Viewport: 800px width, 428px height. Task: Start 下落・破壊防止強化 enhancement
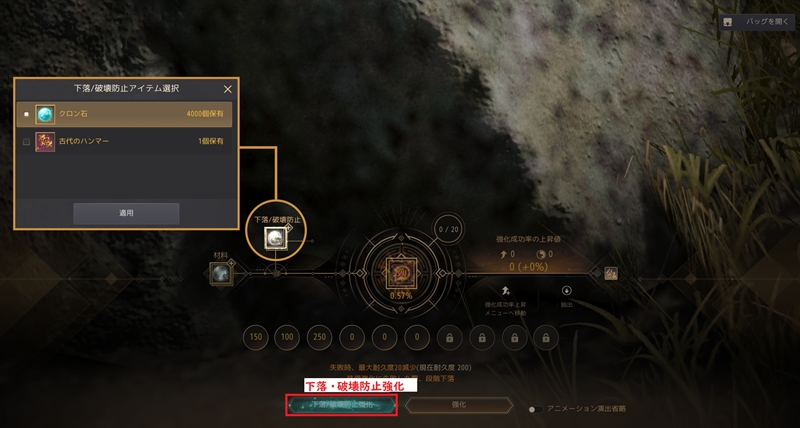click(341, 405)
